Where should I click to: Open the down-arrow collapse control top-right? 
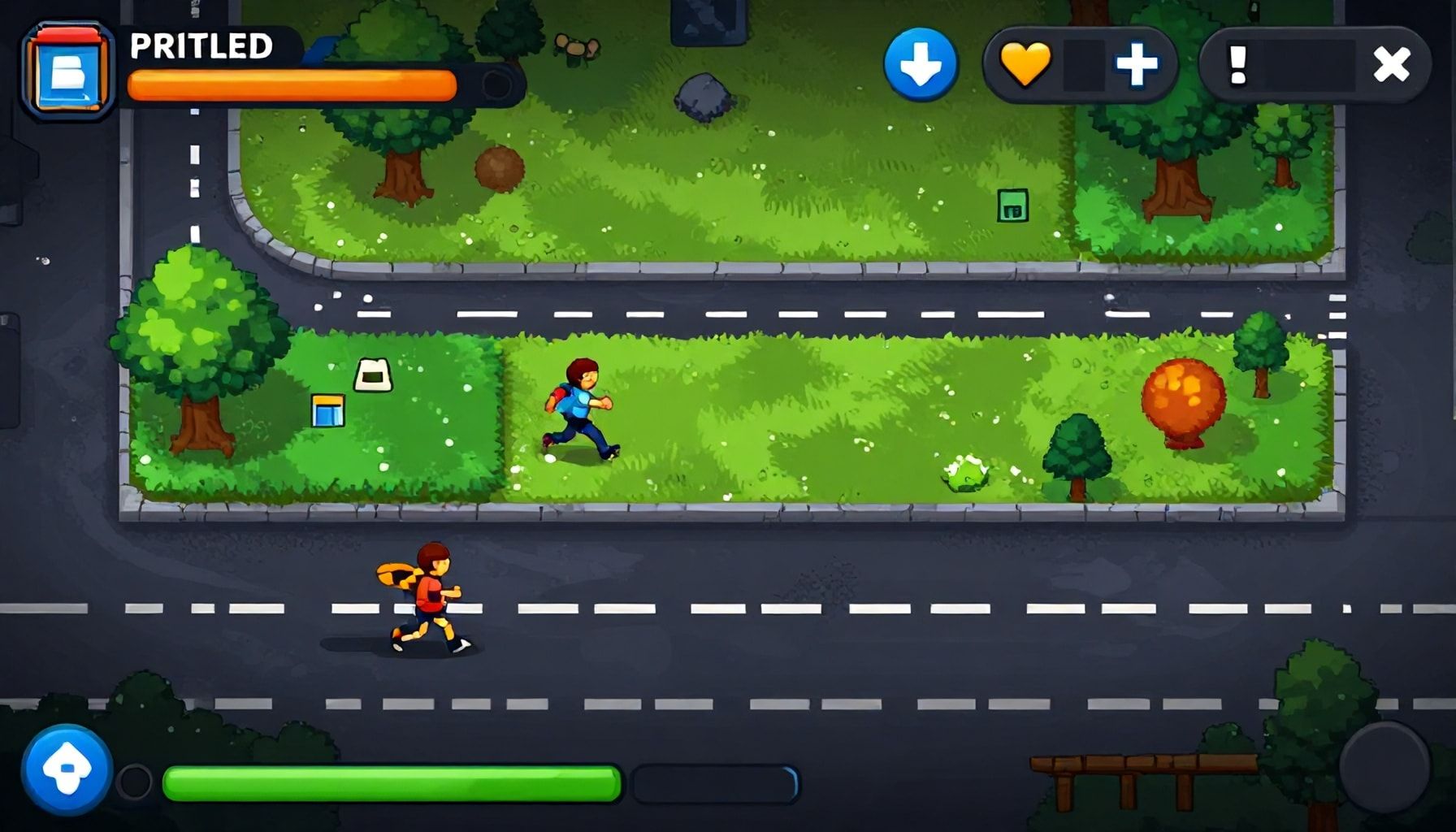922,65
